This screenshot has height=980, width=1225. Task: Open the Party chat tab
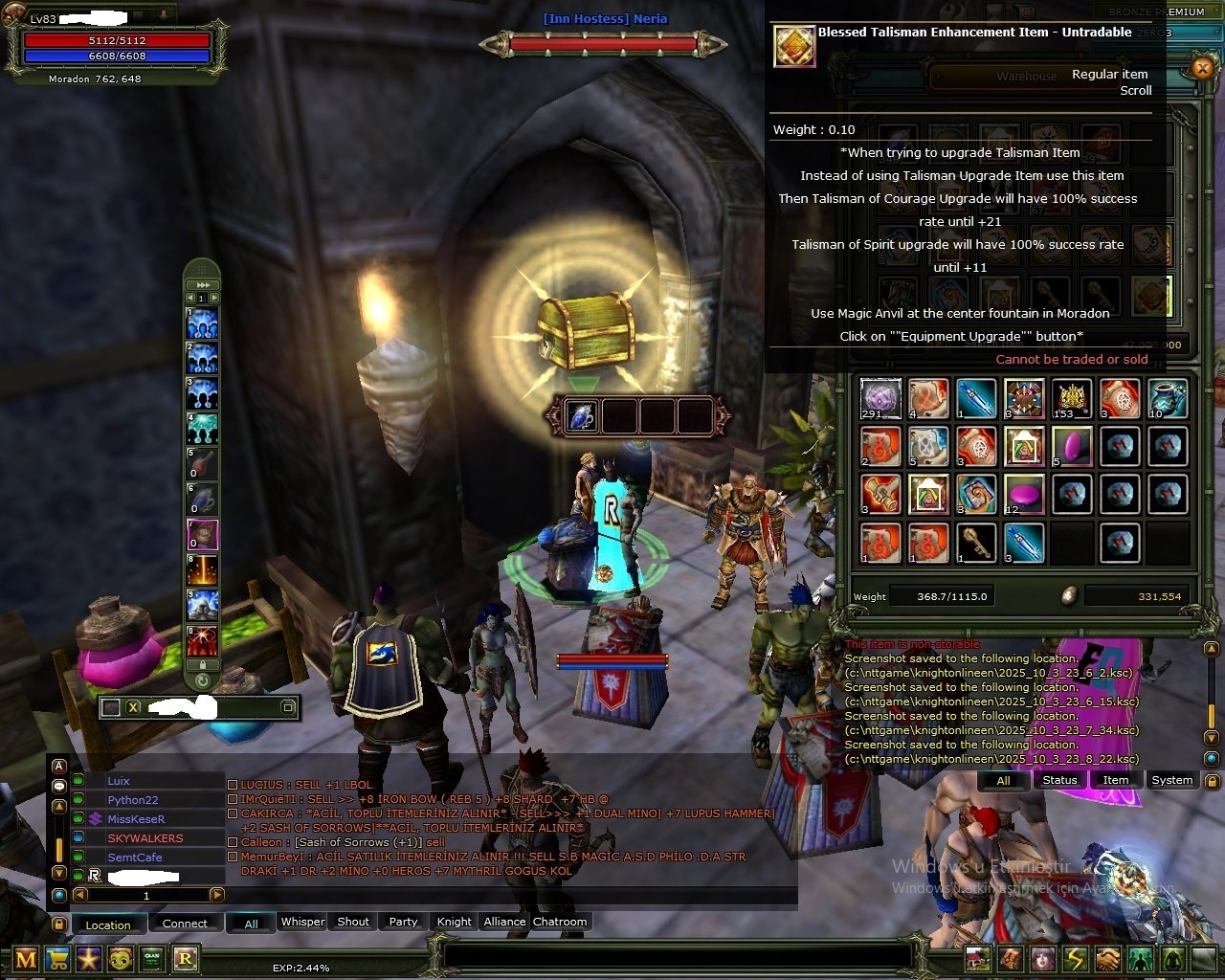403,922
